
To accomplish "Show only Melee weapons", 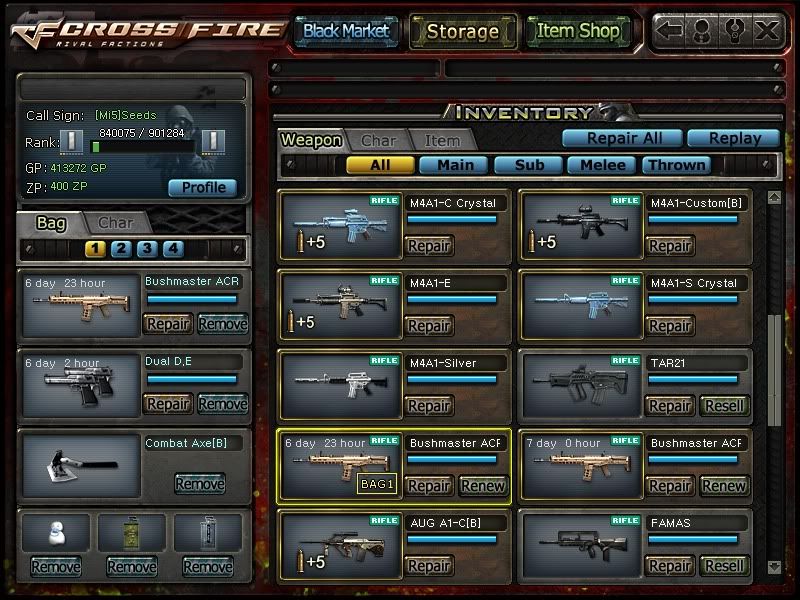I will (602, 165).
